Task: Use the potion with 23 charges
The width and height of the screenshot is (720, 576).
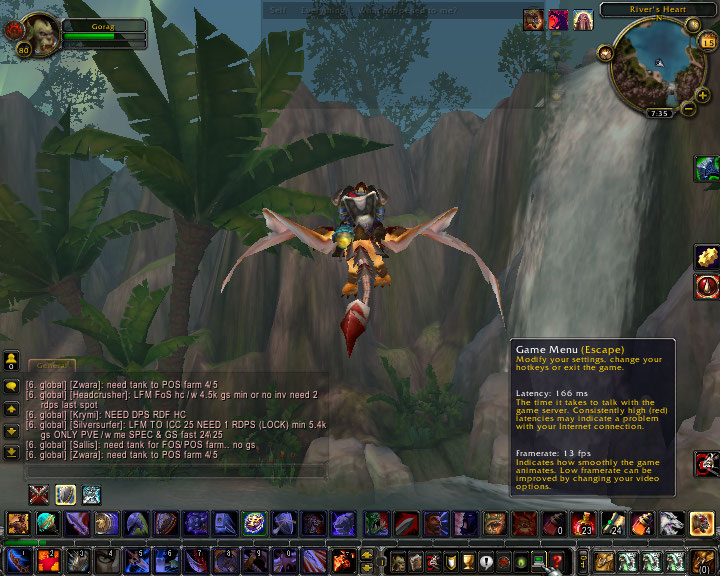Action: tap(582, 523)
